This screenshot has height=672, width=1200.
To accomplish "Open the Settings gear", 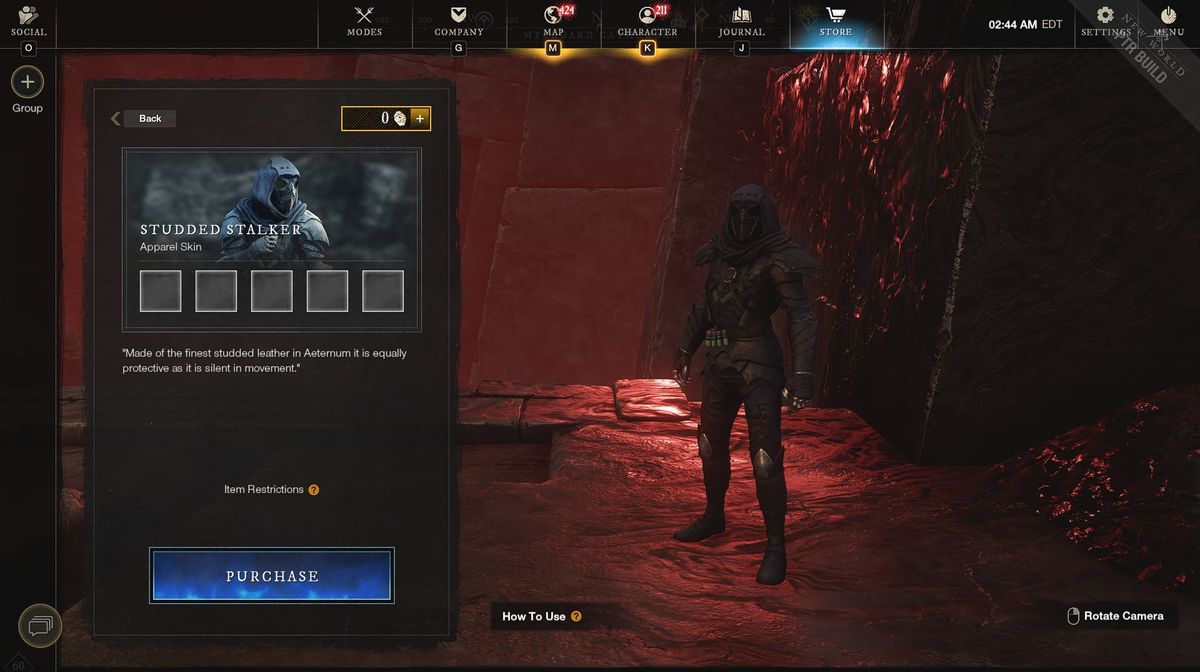I will (x=1105, y=21).
